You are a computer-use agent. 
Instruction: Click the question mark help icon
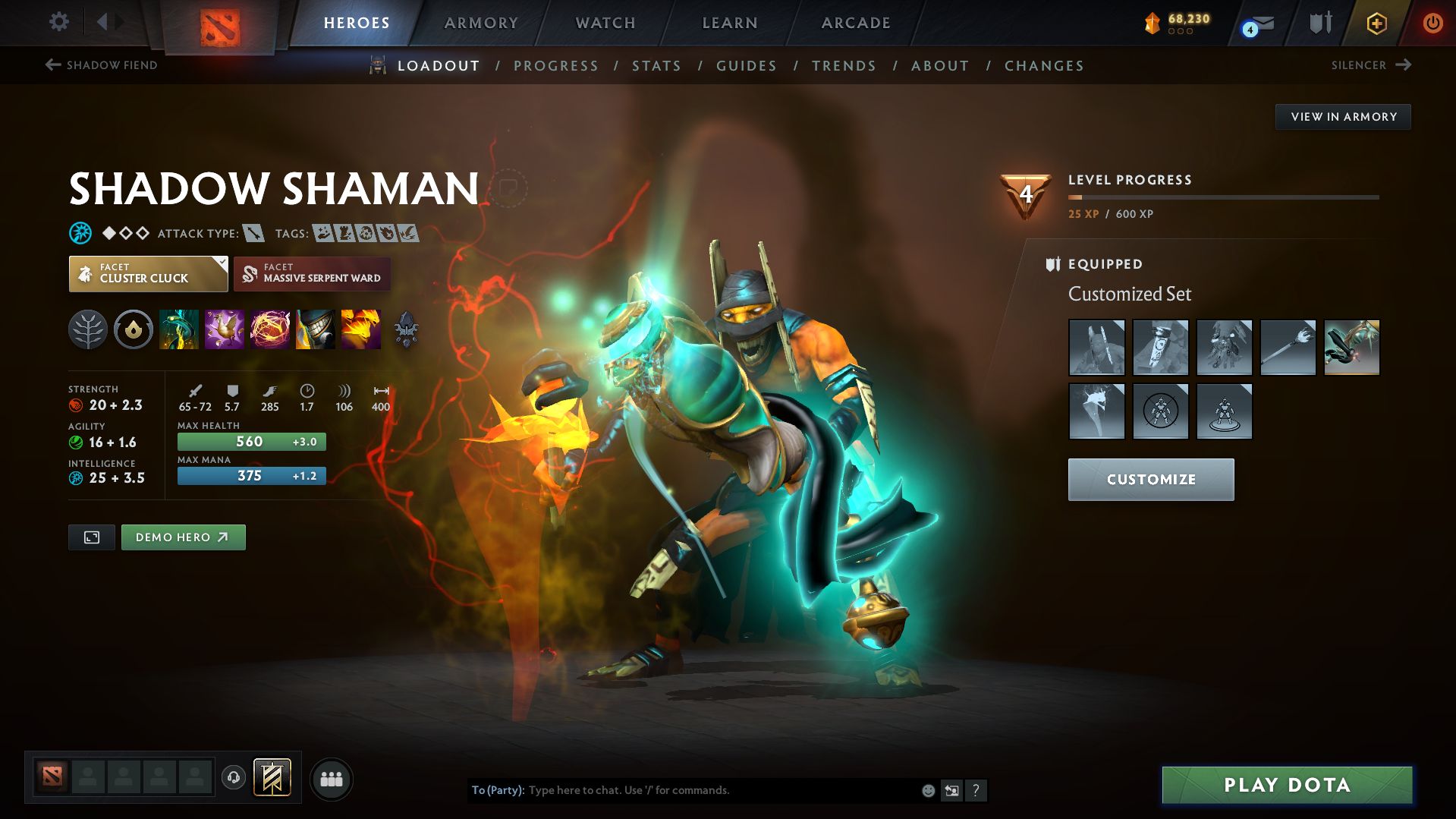pyautogui.click(x=976, y=790)
